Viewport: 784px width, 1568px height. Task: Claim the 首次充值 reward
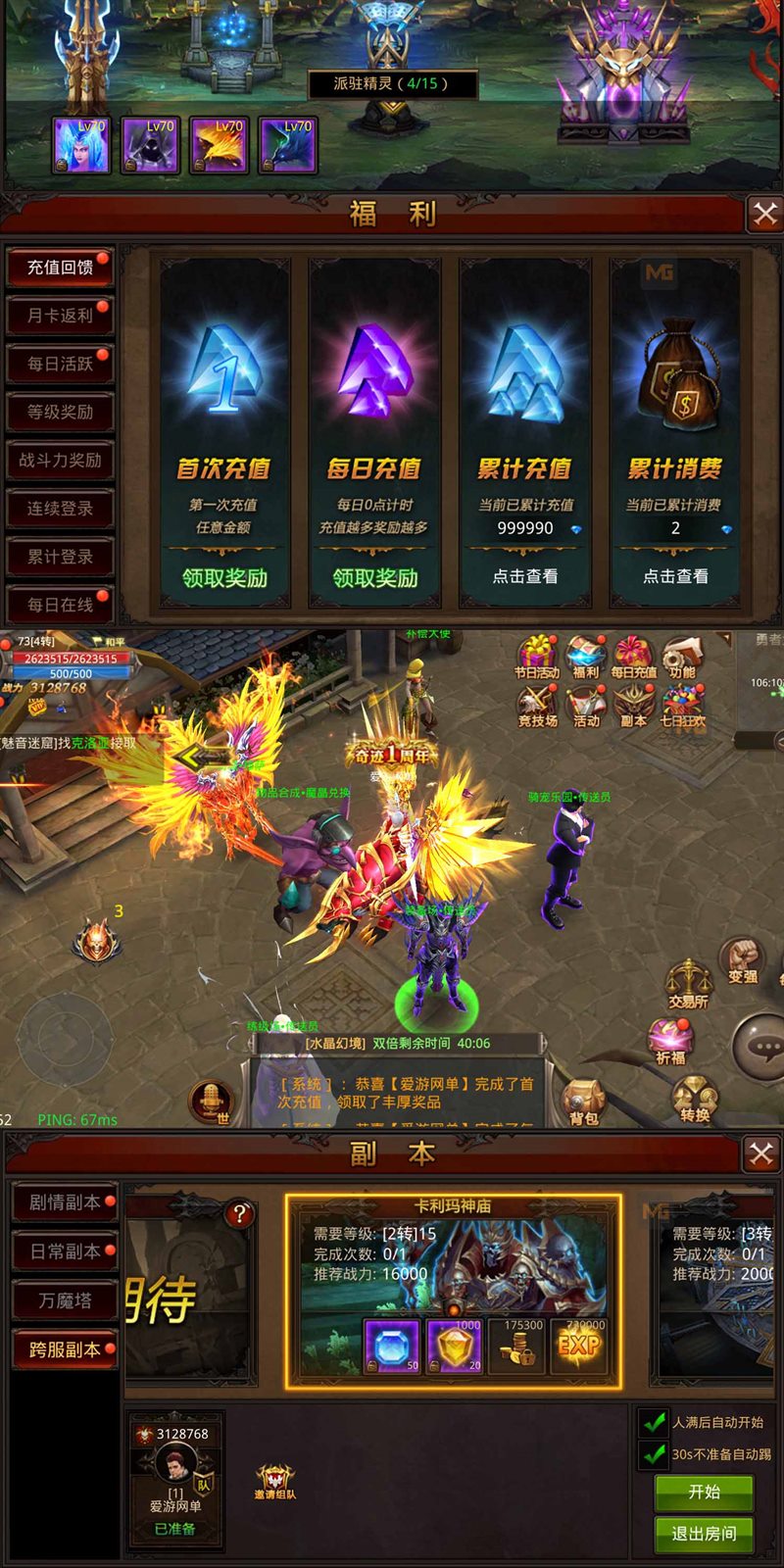[x=224, y=578]
